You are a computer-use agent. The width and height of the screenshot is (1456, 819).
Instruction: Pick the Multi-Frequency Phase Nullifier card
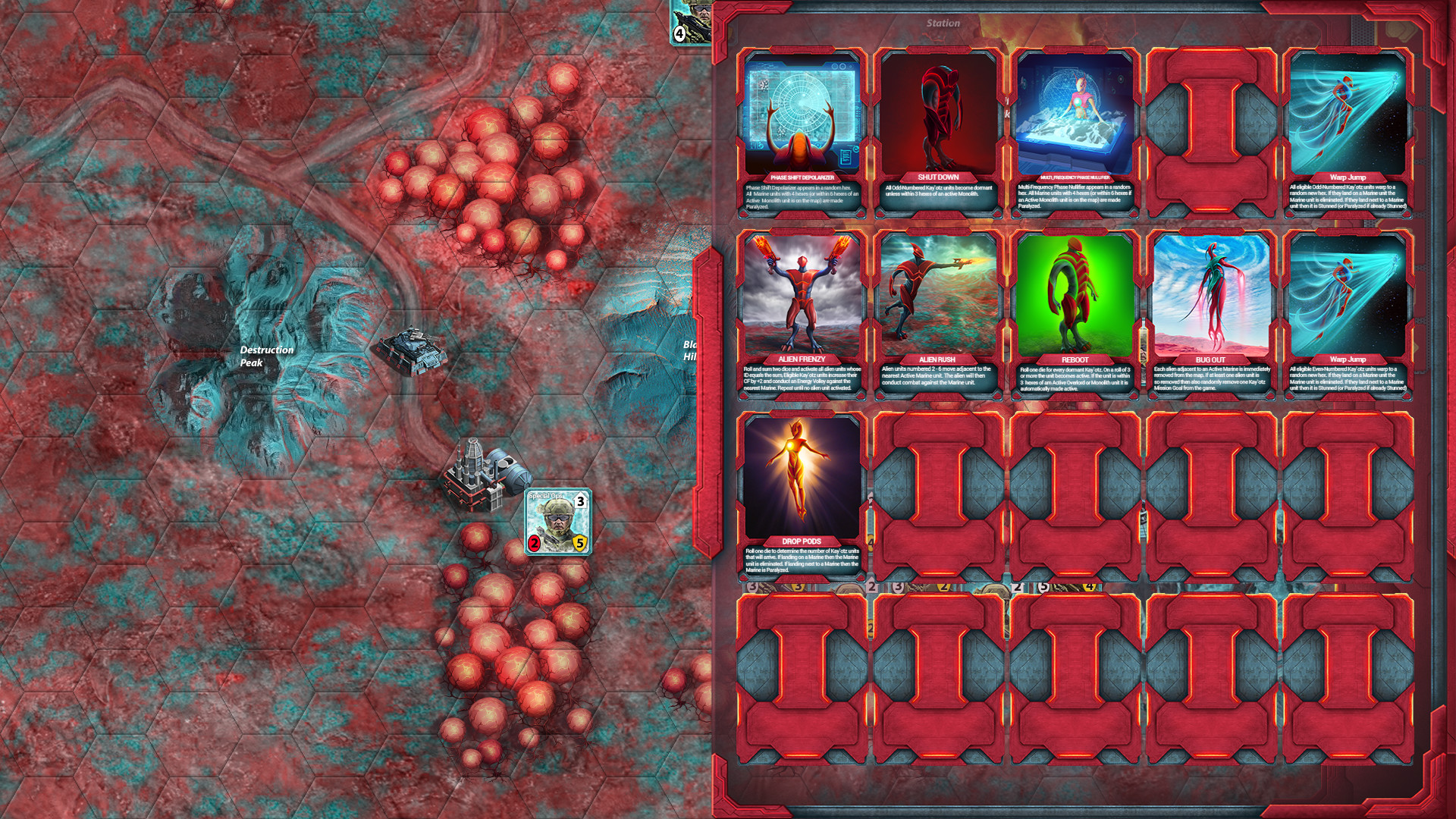pyautogui.click(x=1075, y=133)
